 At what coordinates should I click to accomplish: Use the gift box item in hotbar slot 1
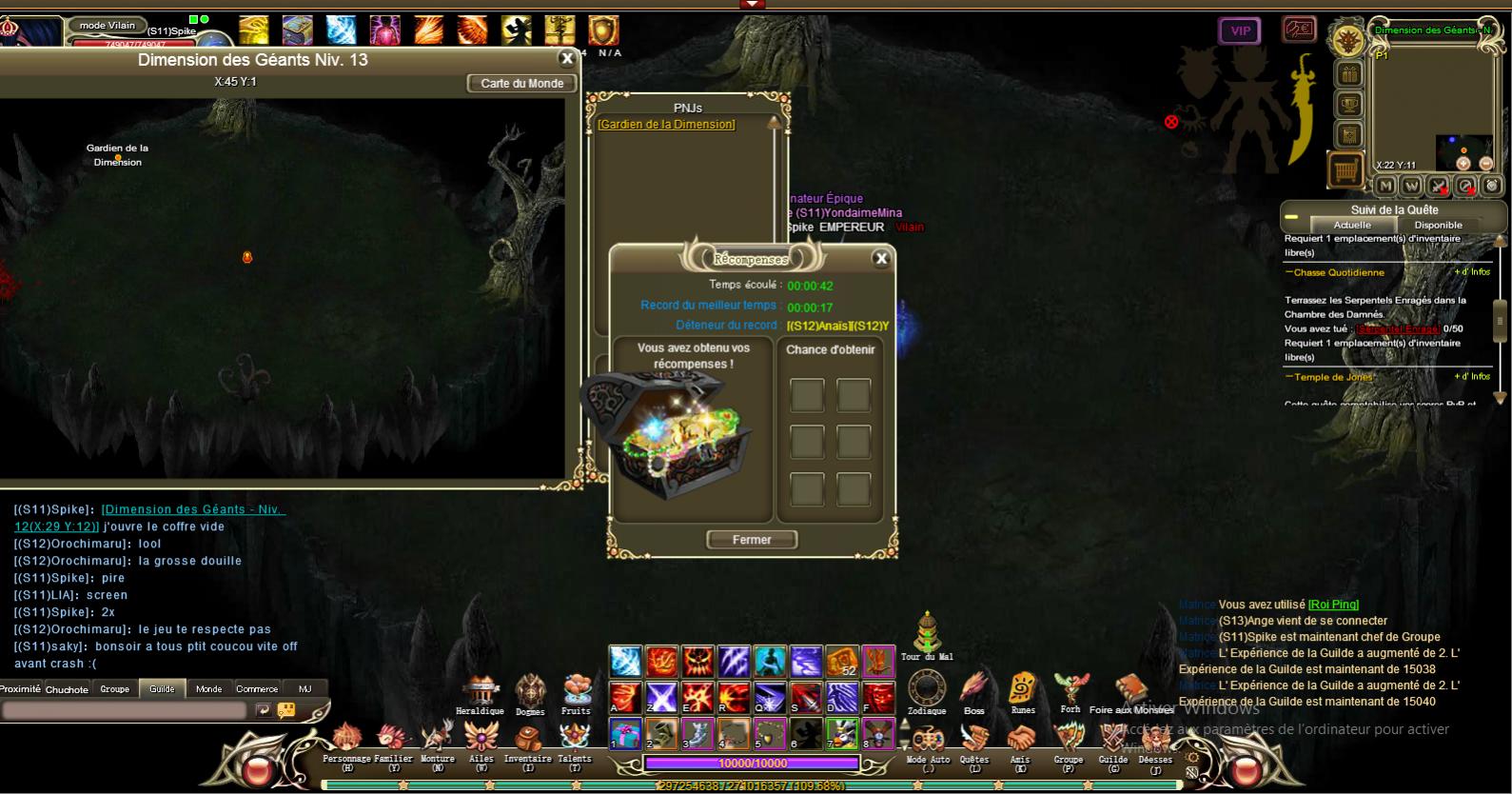625,734
